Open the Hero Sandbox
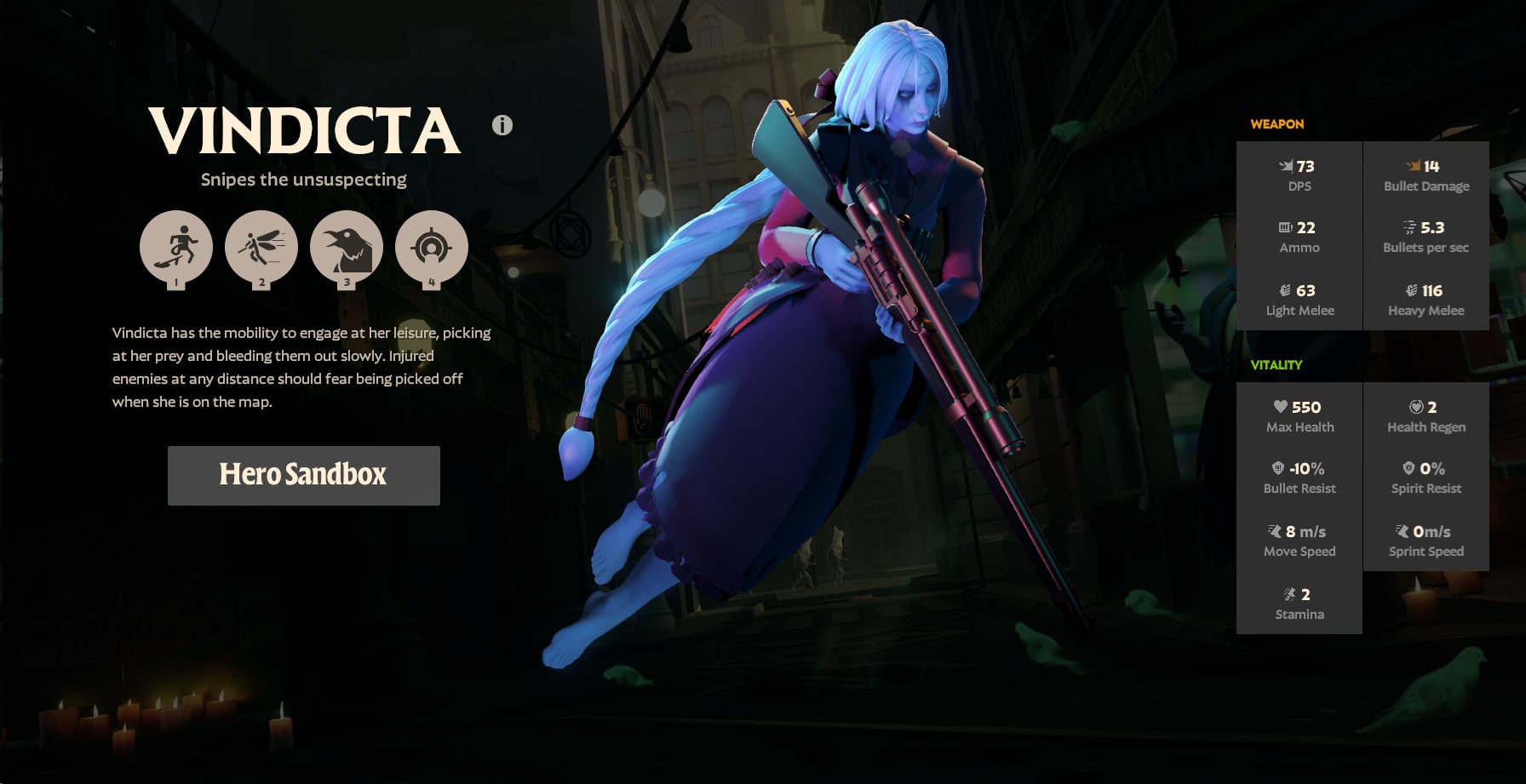Viewport: 1526px width, 784px height. (x=303, y=476)
